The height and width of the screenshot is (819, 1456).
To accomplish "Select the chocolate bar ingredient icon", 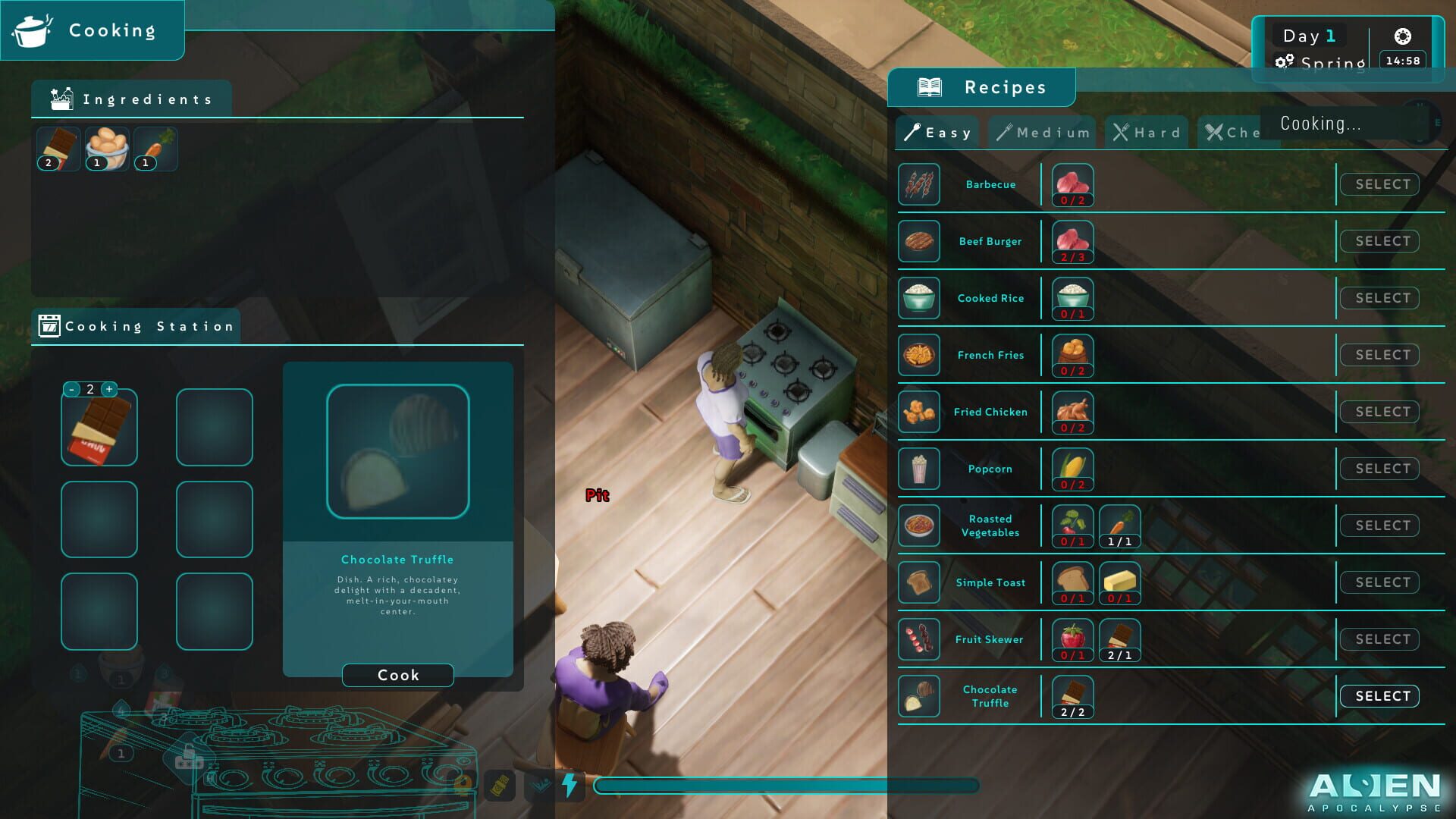I will tap(58, 148).
